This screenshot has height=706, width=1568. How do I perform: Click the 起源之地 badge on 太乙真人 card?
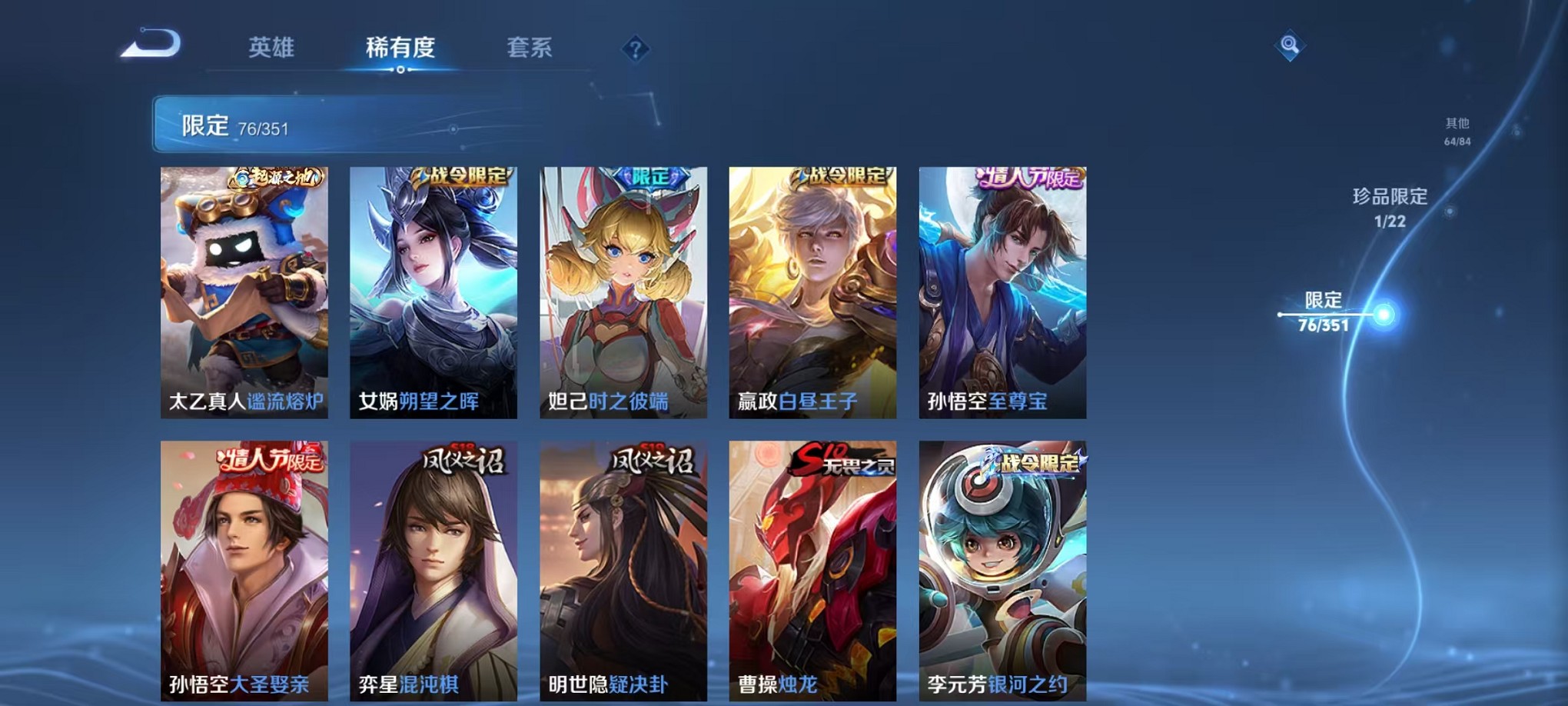tap(277, 178)
